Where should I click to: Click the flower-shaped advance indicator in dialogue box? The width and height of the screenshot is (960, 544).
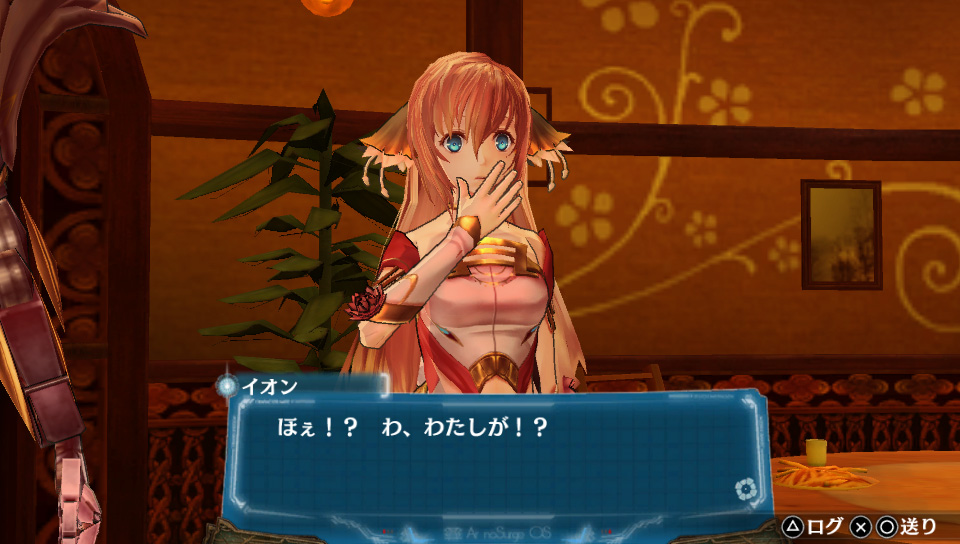(x=743, y=489)
